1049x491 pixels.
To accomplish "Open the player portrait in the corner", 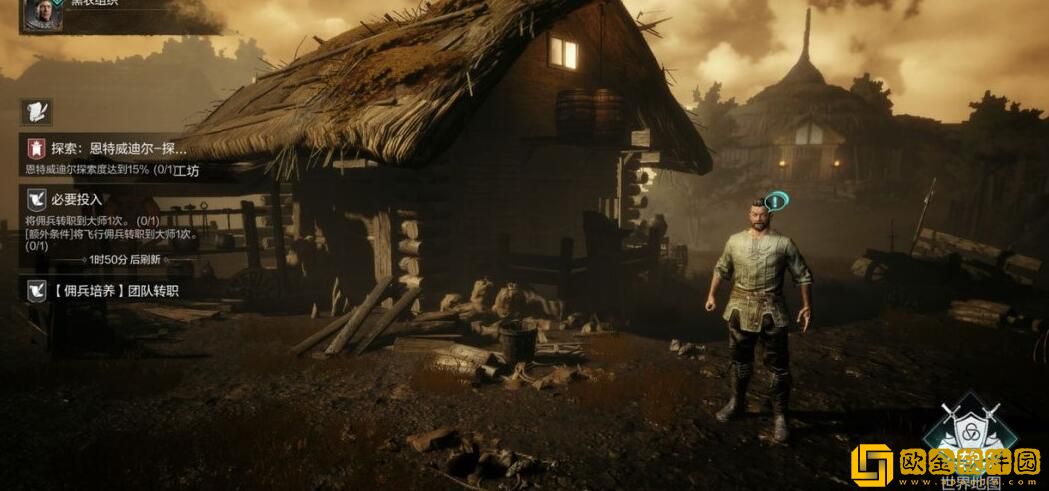I will pos(43,12).
